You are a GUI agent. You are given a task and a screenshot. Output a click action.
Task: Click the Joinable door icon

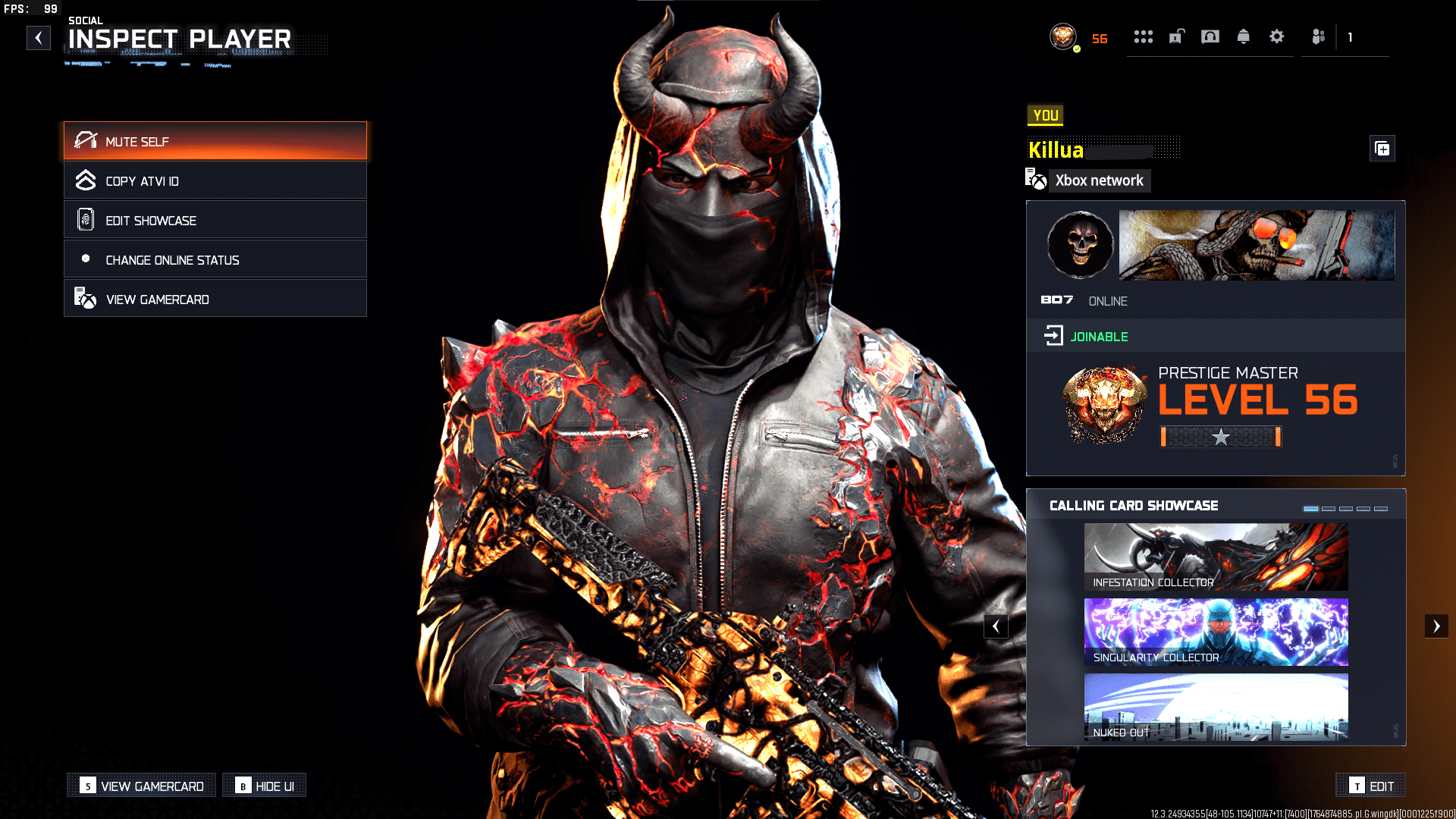click(1053, 336)
